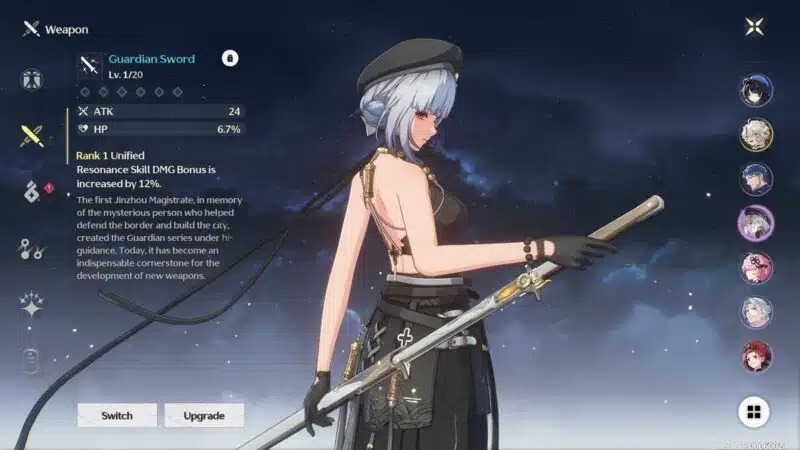Switch to the pink-haired character portrait
The height and width of the screenshot is (450, 800).
click(755, 267)
